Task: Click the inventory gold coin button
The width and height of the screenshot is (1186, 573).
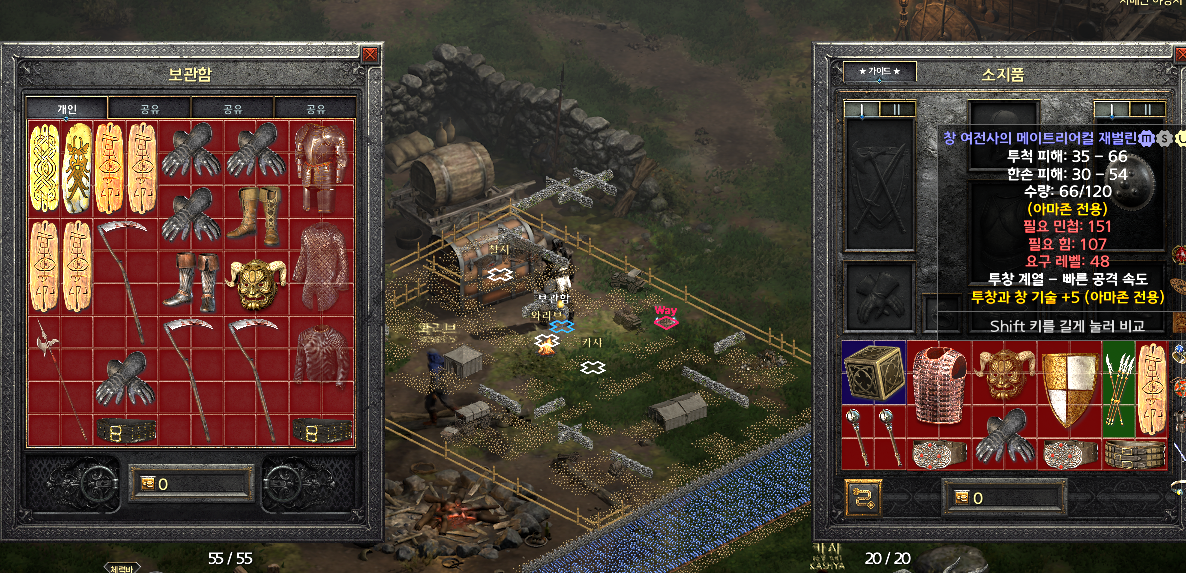Action: (961, 497)
